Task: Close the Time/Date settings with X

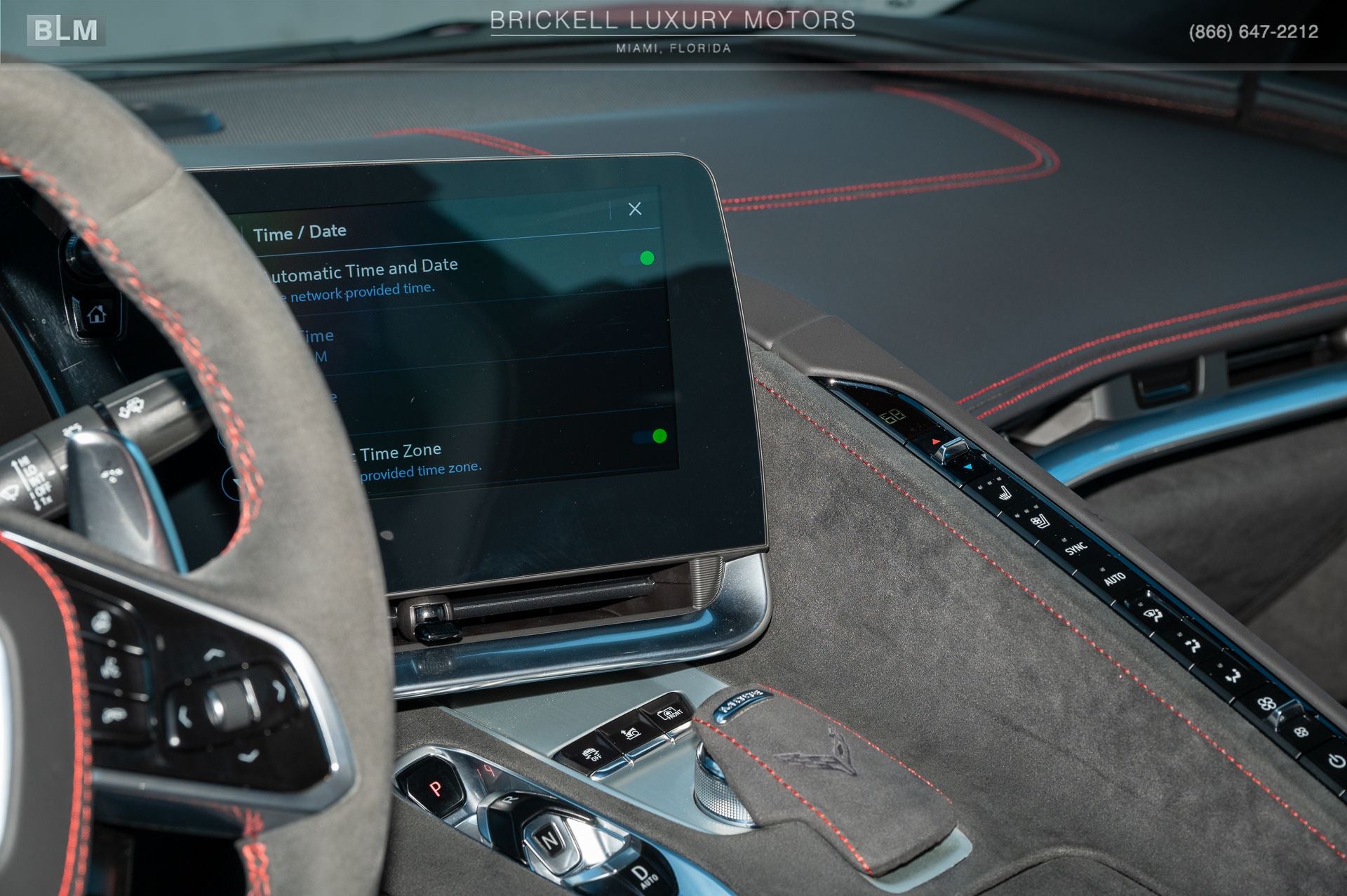Action: coord(635,210)
